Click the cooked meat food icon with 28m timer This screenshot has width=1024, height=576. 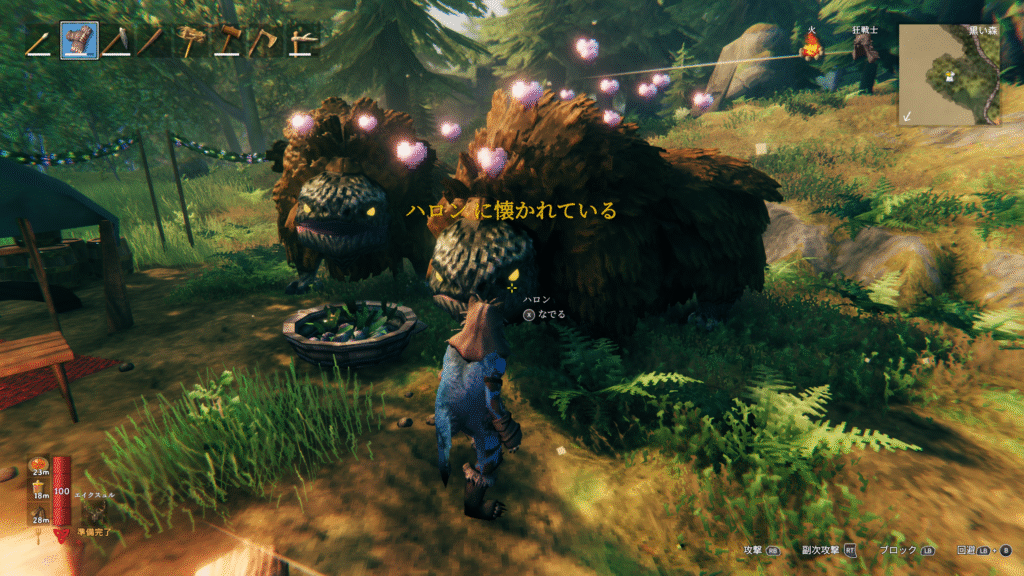[41, 513]
